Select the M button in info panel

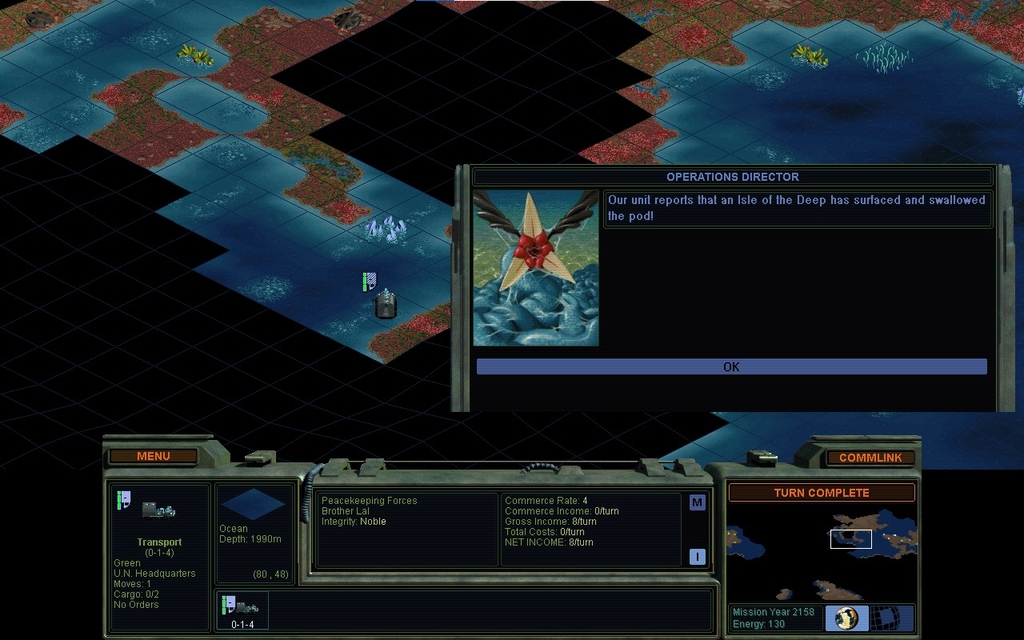[x=697, y=503]
